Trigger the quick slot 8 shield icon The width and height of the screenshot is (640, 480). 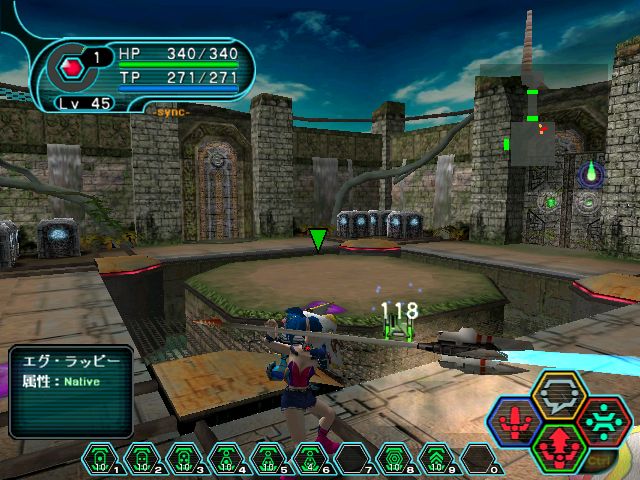394,459
